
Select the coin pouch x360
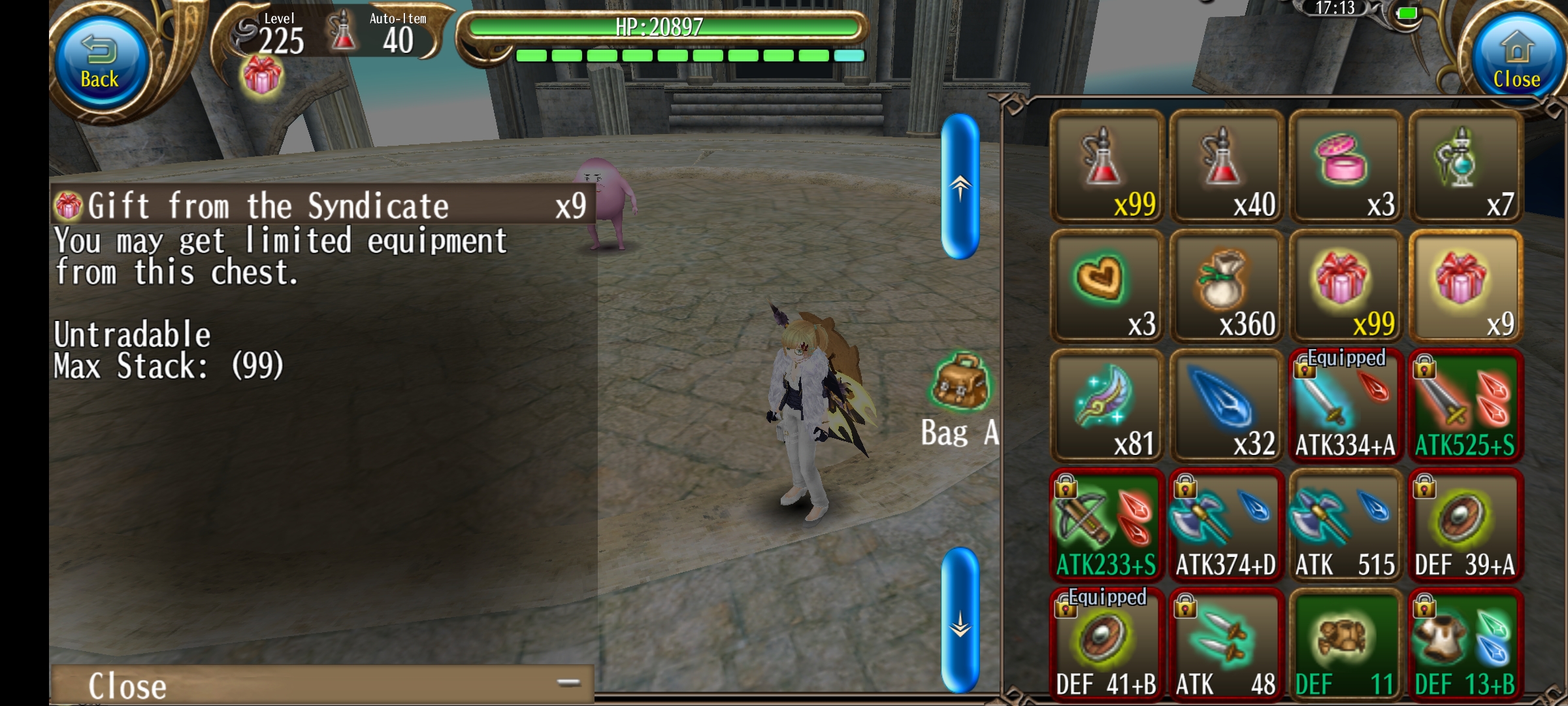(1226, 286)
